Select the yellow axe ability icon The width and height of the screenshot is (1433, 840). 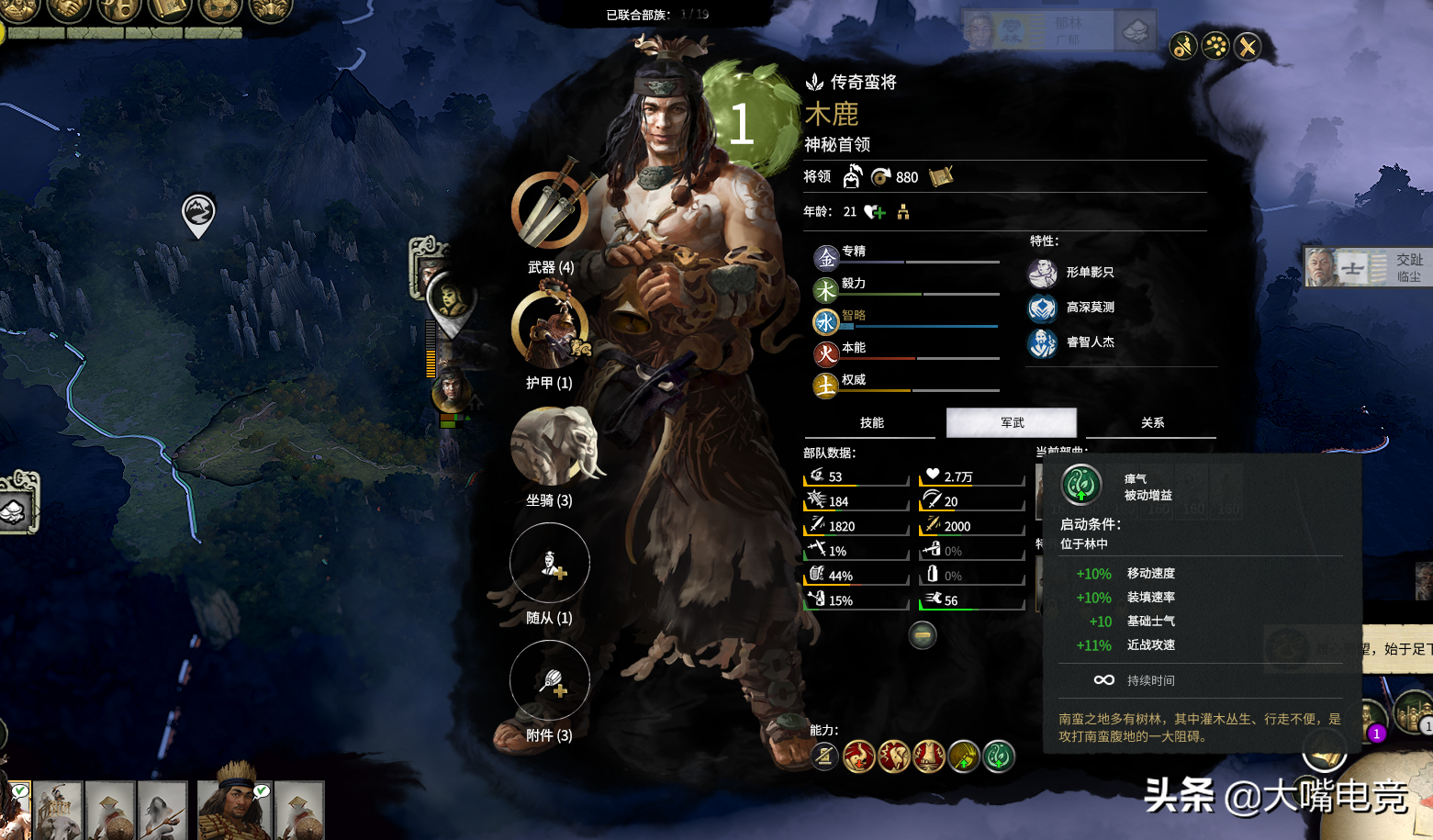tap(964, 756)
